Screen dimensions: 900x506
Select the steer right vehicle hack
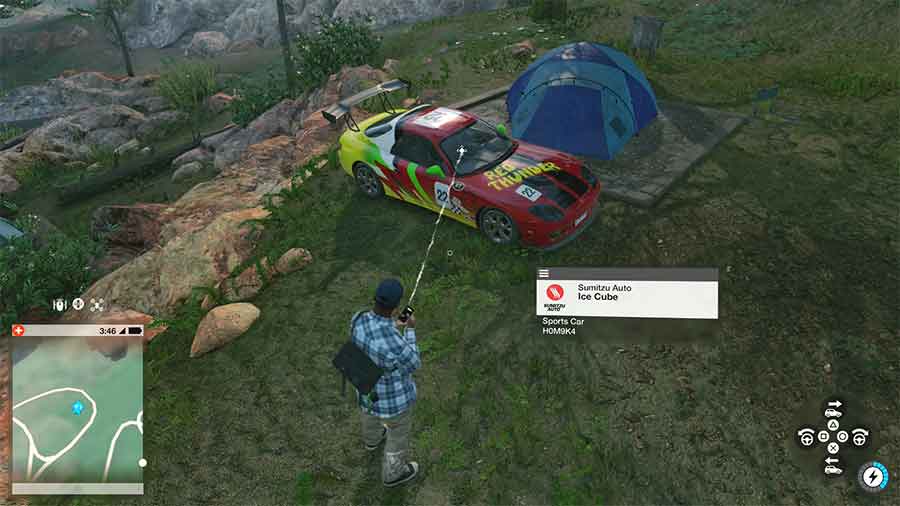tap(859, 436)
